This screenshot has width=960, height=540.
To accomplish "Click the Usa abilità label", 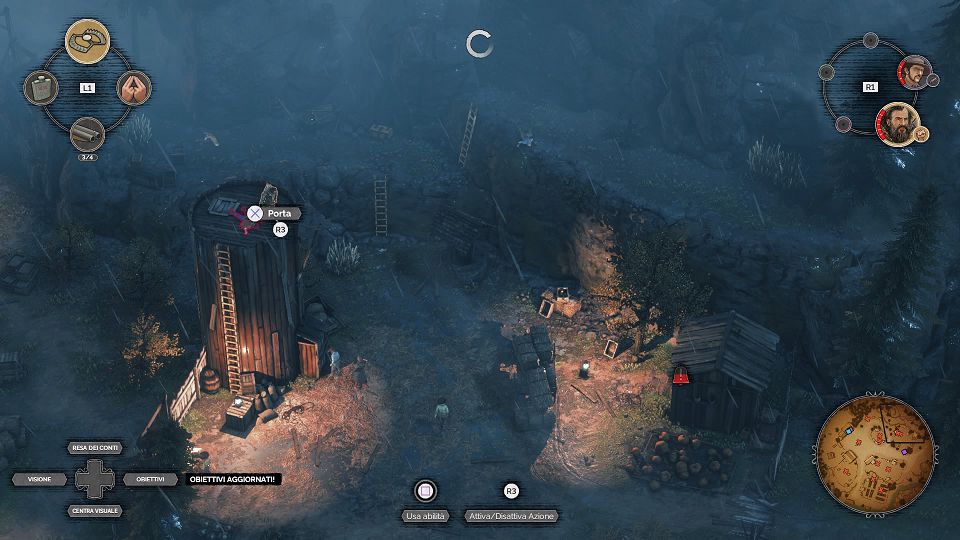I will tap(426, 516).
